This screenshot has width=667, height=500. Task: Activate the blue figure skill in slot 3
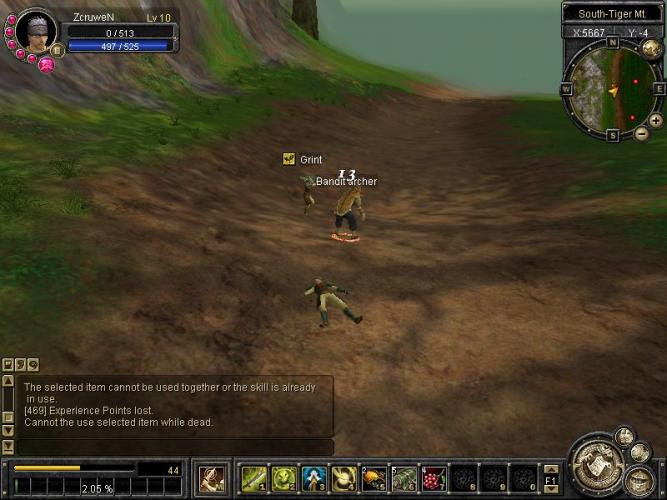point(314,477)
